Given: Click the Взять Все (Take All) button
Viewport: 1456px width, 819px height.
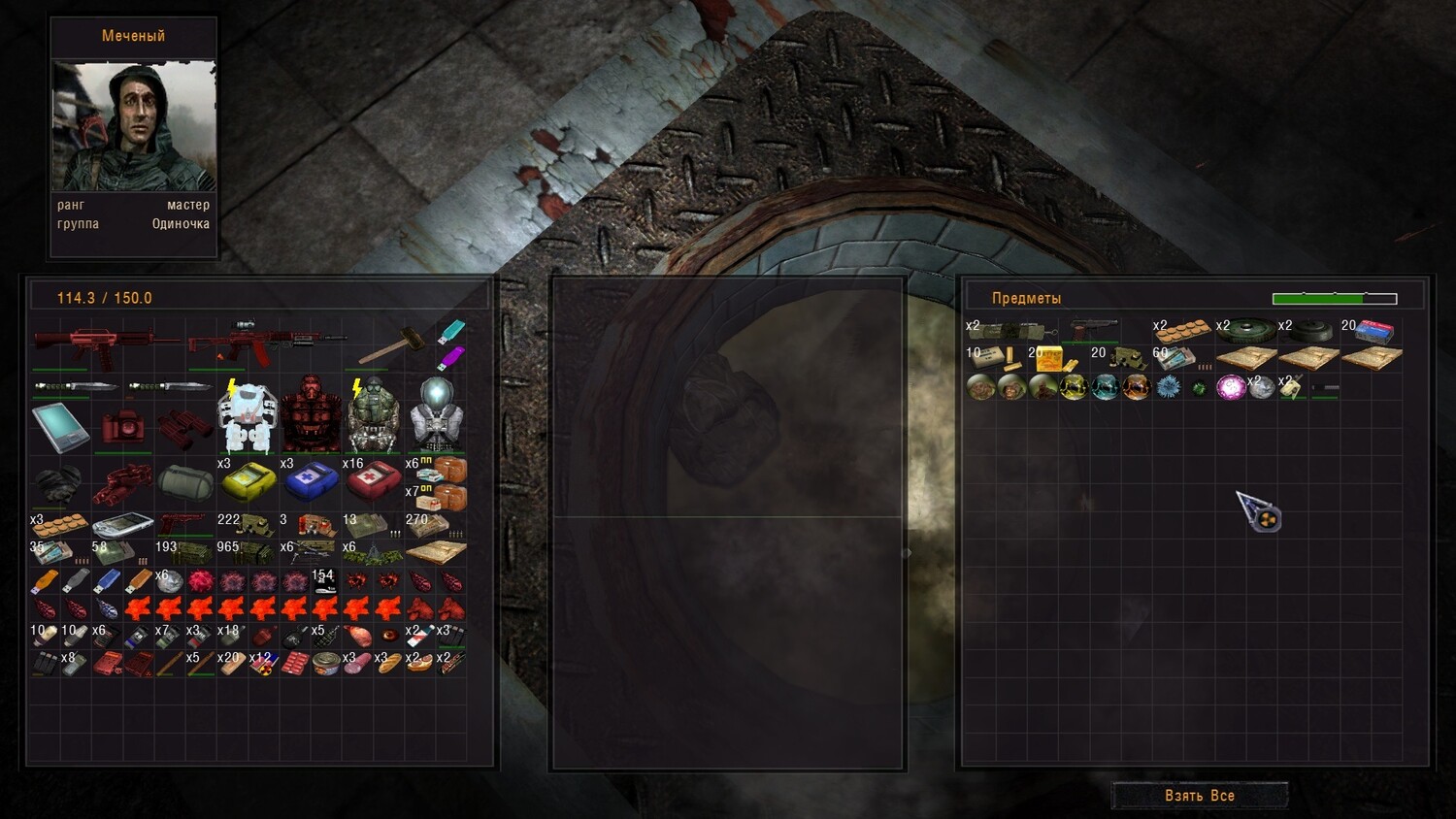Looking at the screenshot, I should [1200, 796].
